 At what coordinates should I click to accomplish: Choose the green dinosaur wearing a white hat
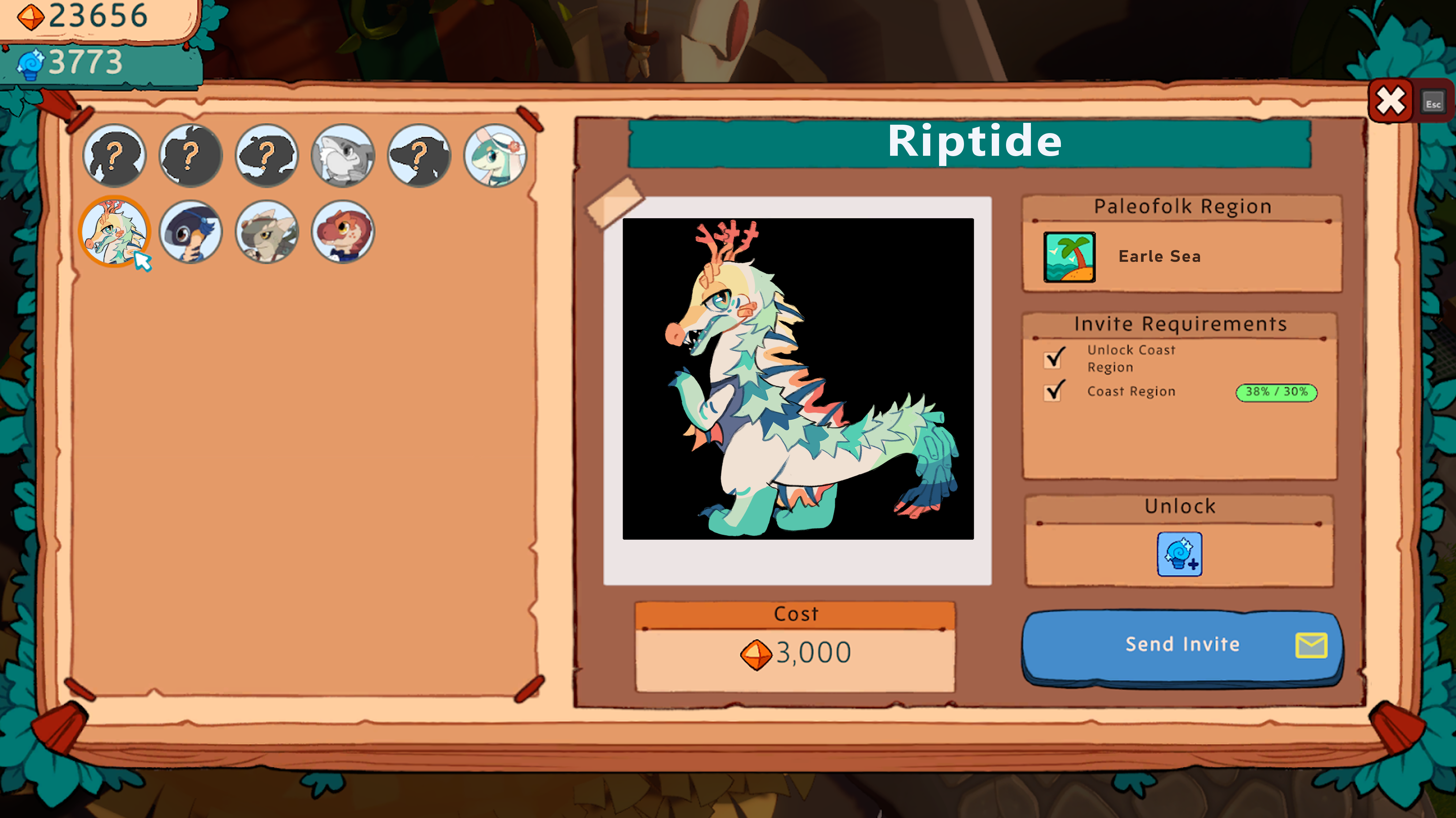pyautogui.click(x=495, y=155)
